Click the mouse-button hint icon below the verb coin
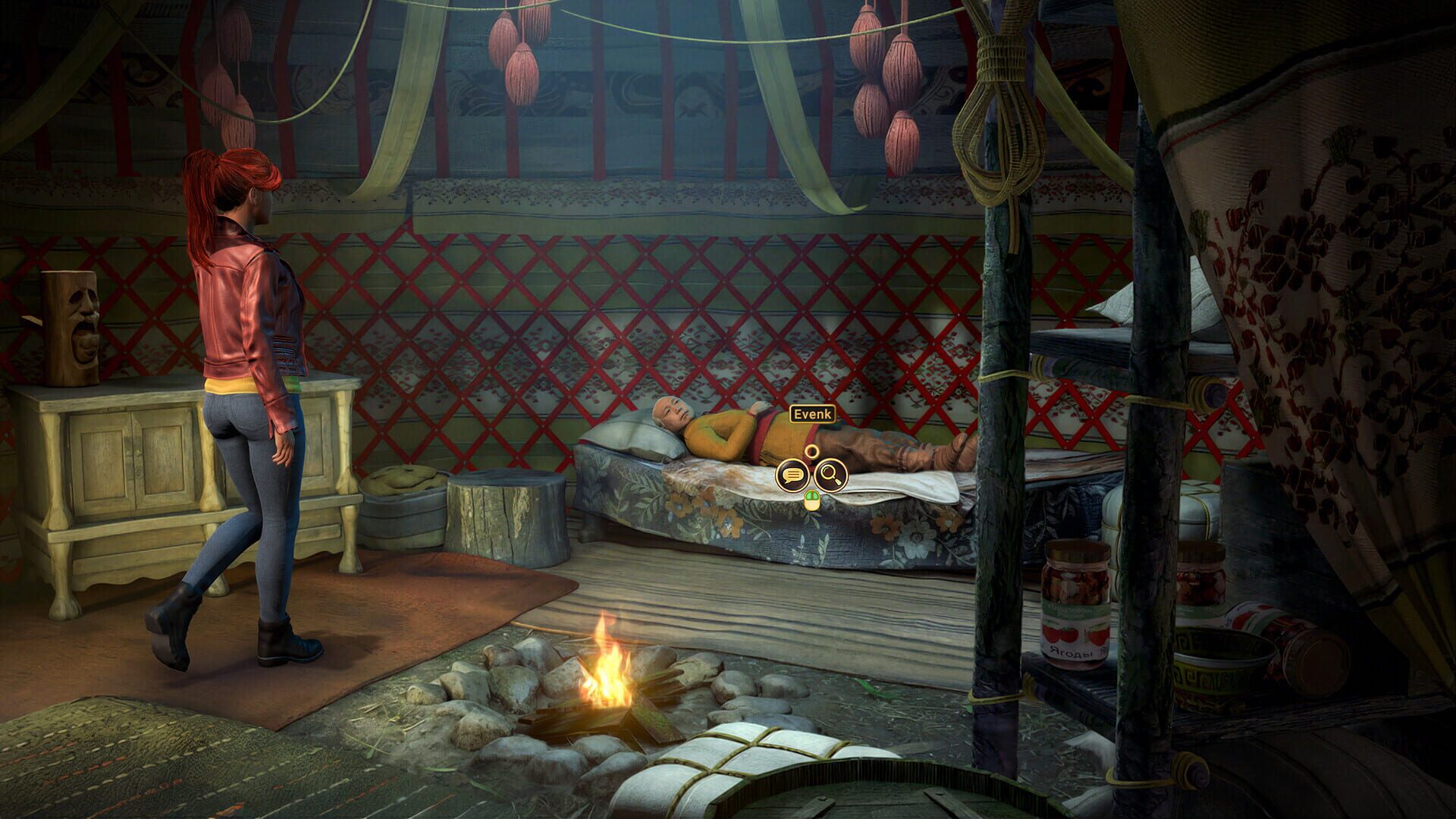The image size is (1456, 819). coord(811,501)
